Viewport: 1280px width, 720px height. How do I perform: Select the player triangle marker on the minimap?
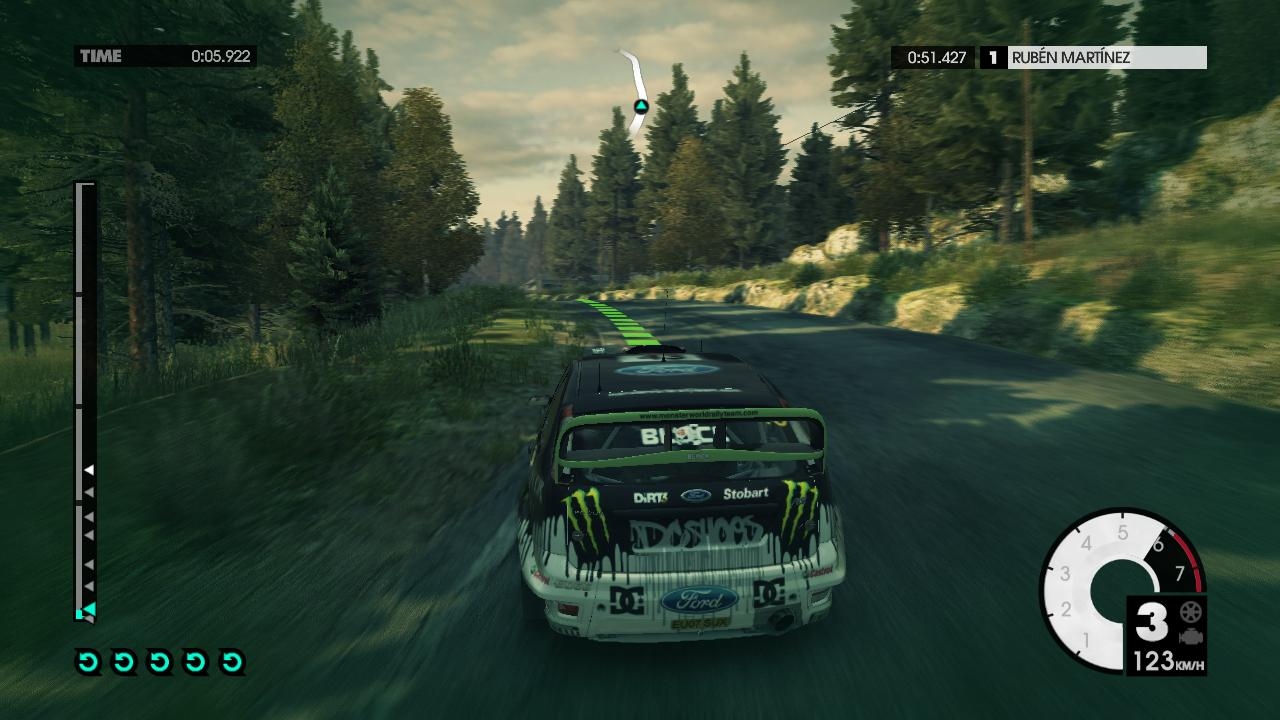[641, 106]
